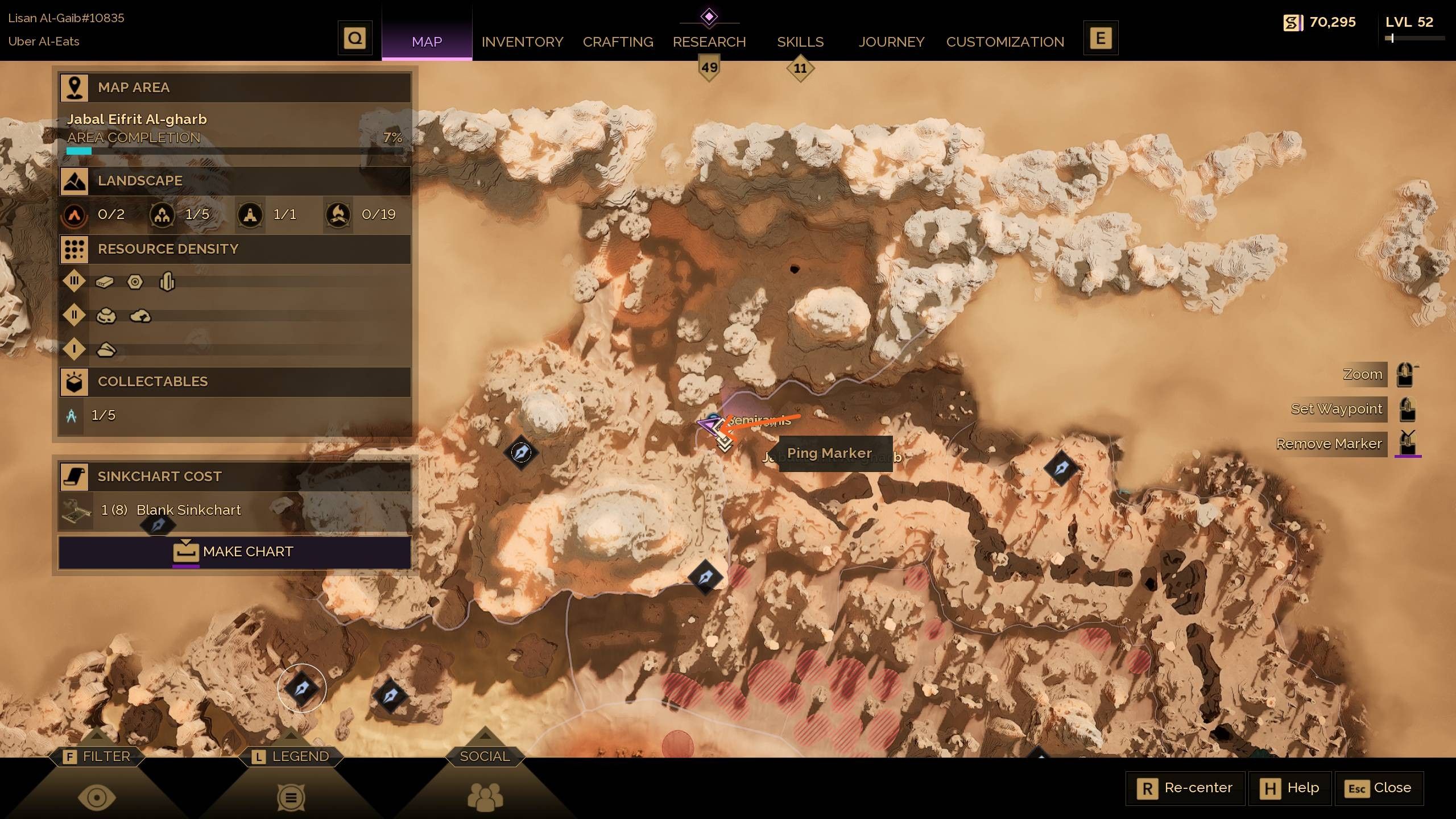Click the COLLECTABLES cube icon

pyautogui.click(x=75, y=381)
